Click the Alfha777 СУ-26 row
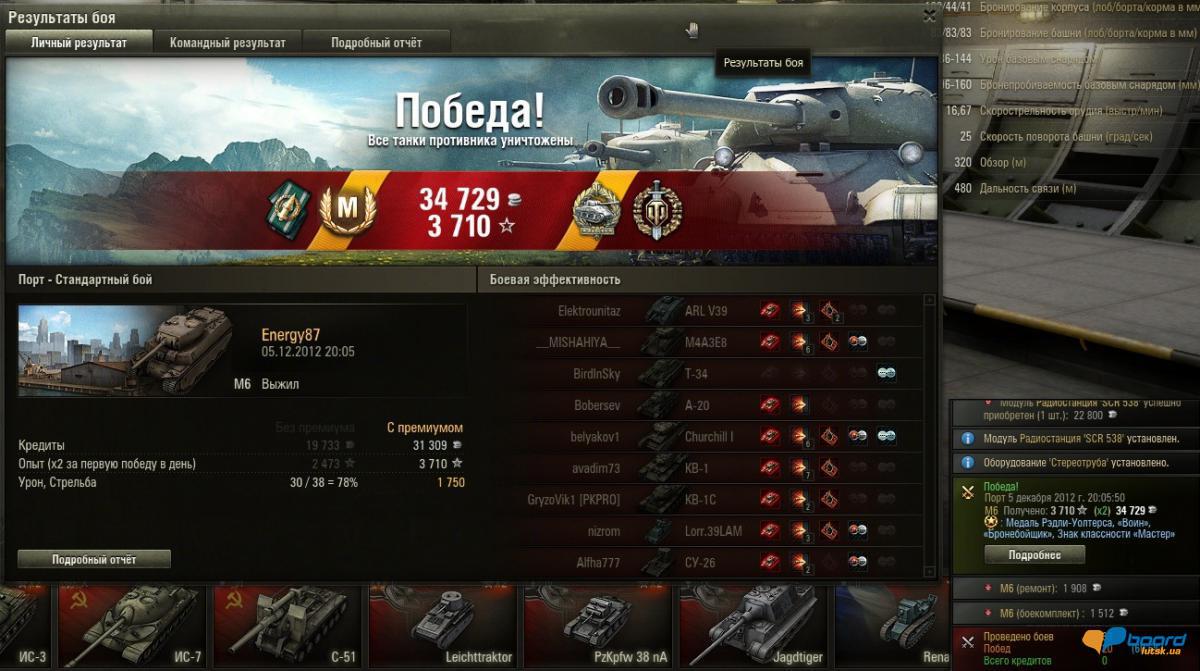Viewport: 1200px width, 671px height. click(700, 562)
